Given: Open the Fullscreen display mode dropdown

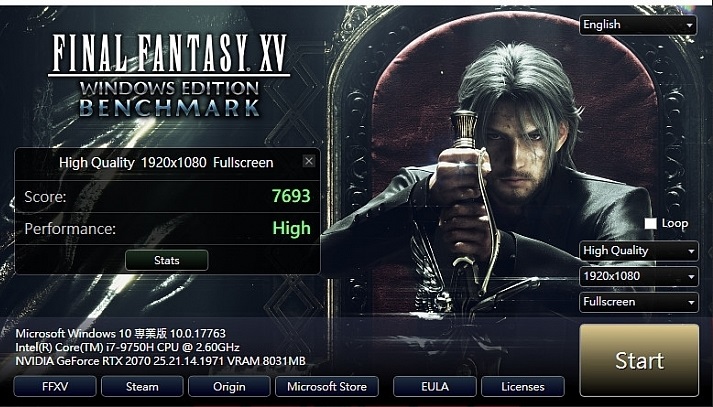Looking at the screenshot, I should 638,301.
